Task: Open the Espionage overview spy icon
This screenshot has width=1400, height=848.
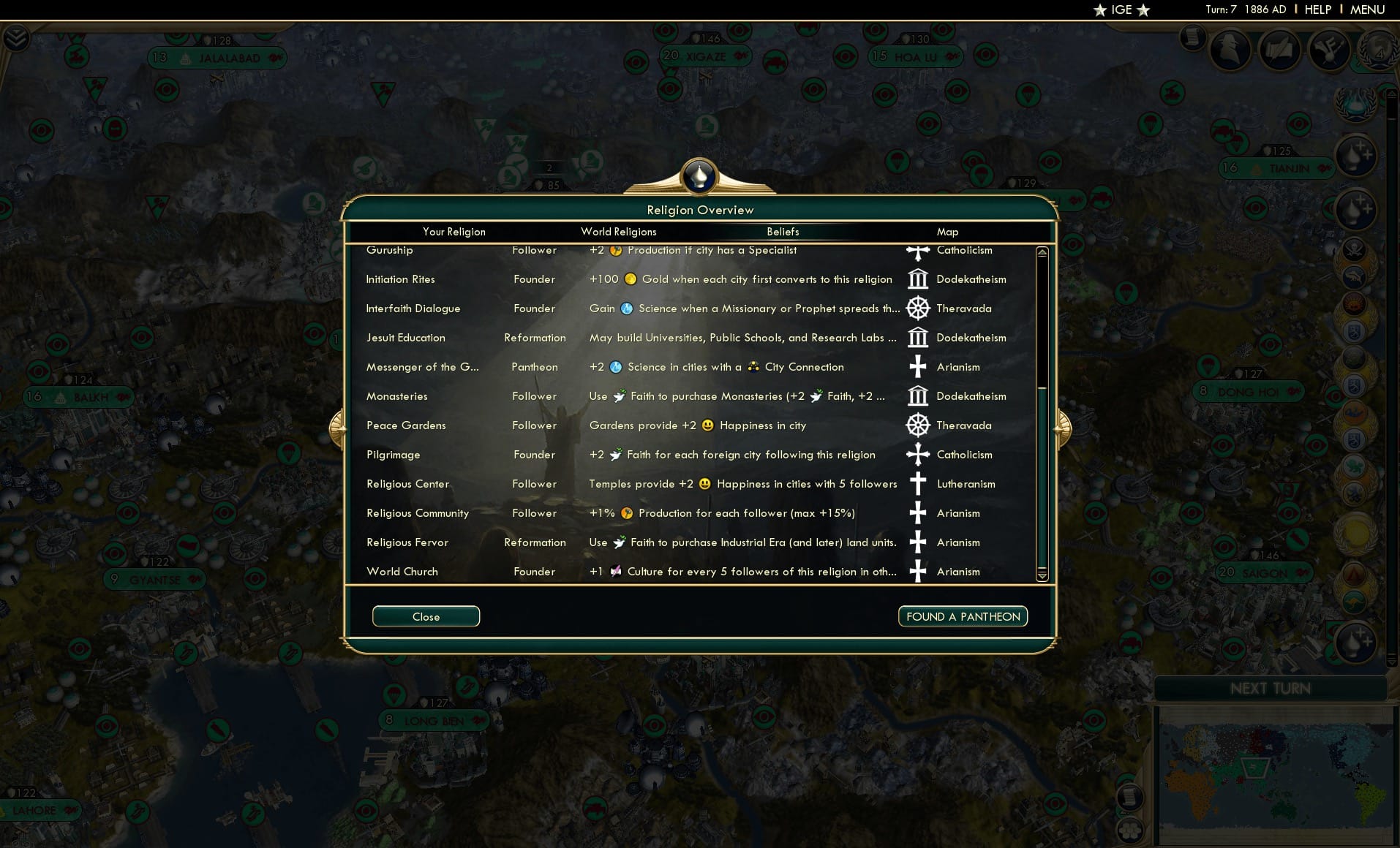Action: click(x=1230, y=50)
